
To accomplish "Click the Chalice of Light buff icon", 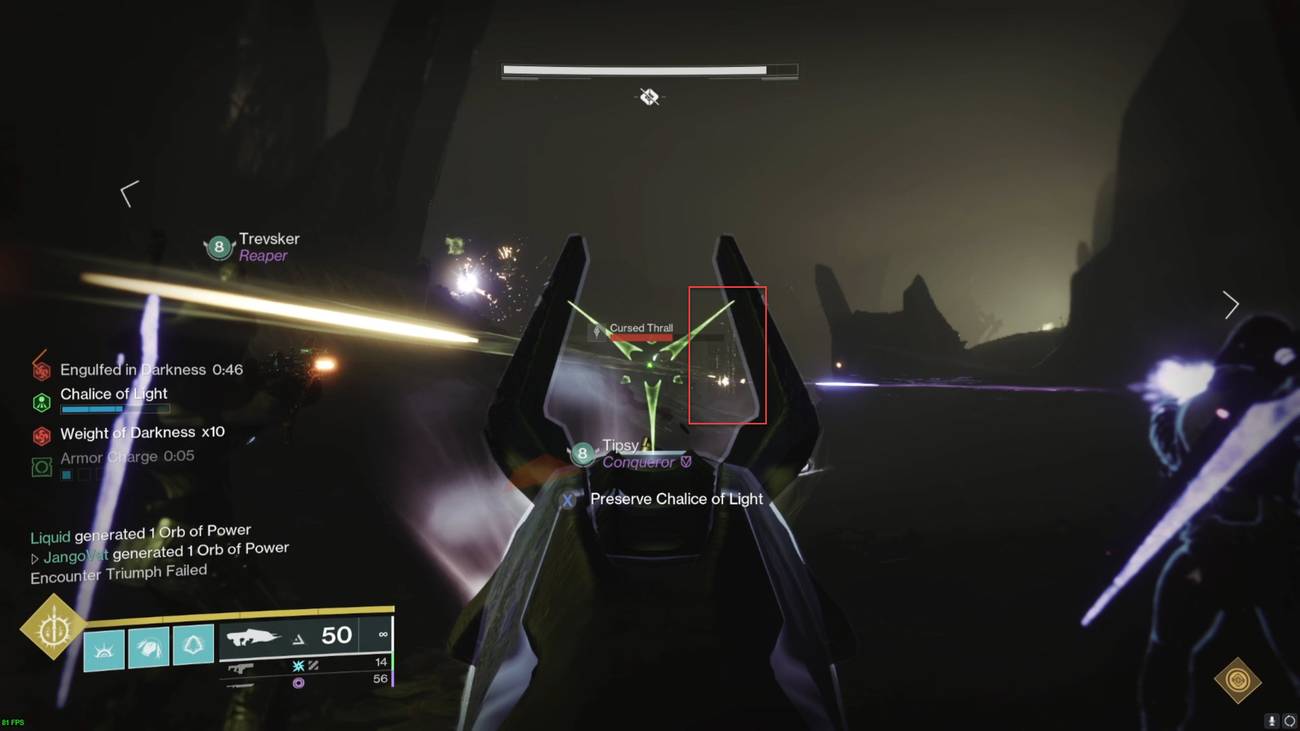I will (40, 401).
